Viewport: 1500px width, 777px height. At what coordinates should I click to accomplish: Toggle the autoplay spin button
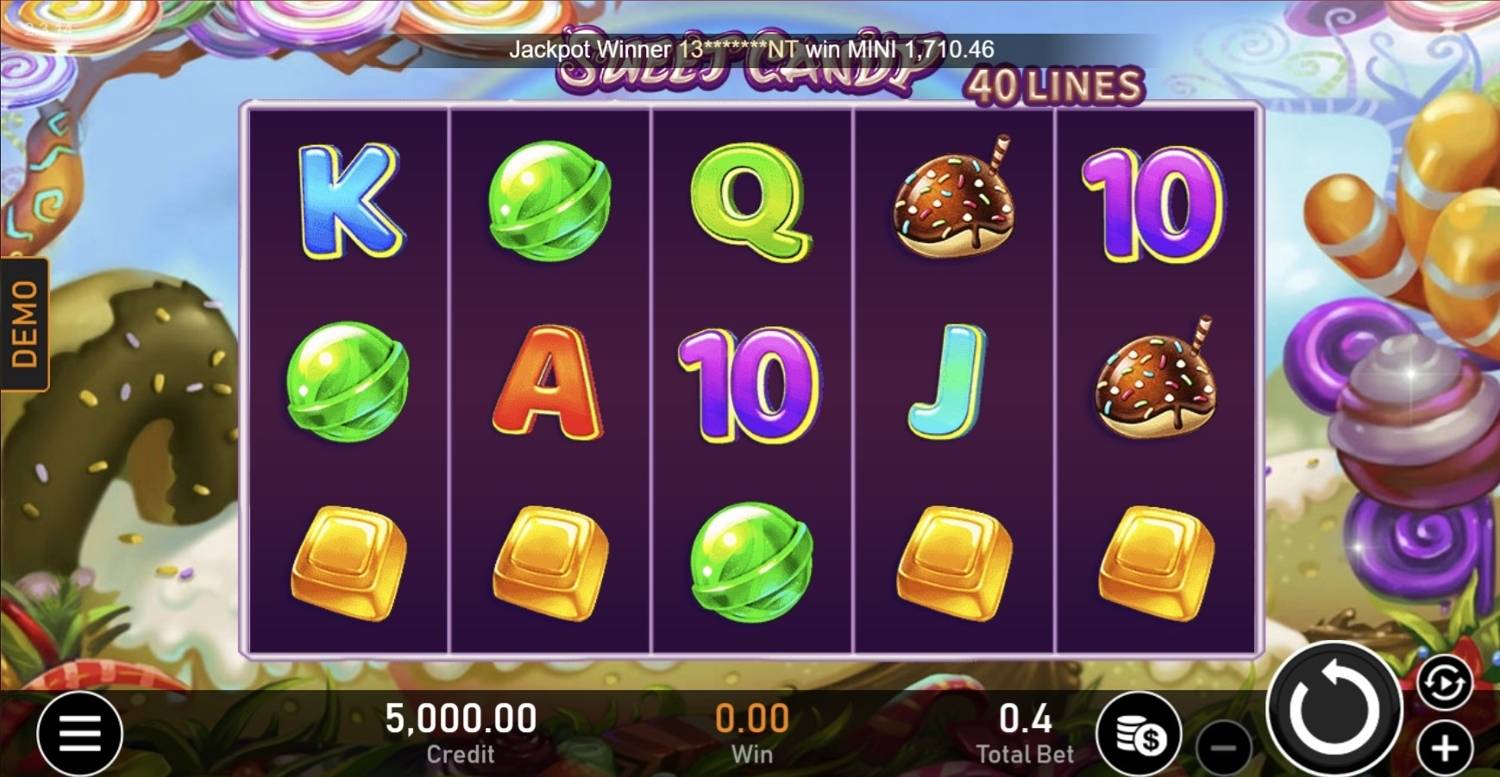[x=1444, y=682]
